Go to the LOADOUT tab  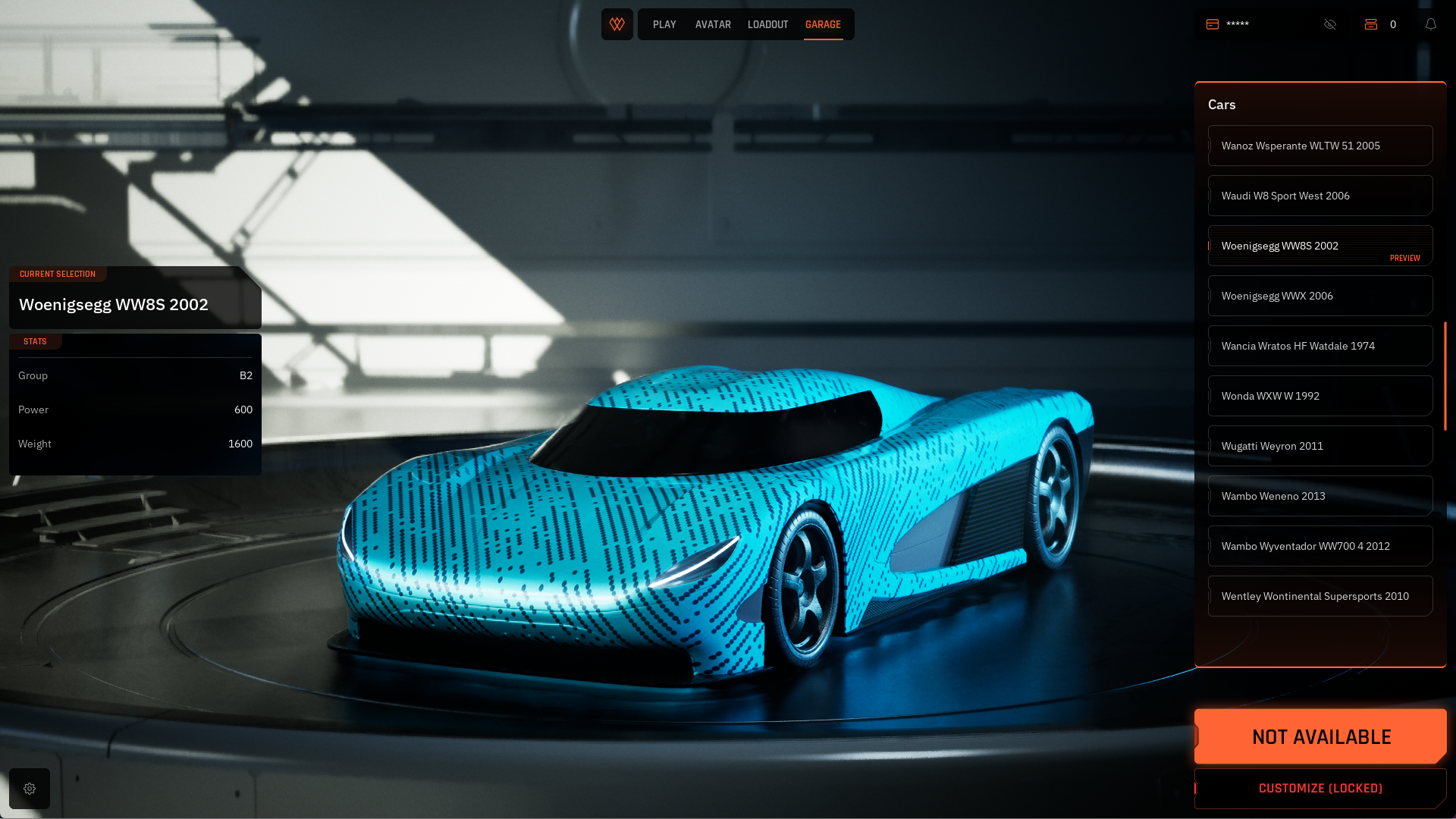pos(767,24)
